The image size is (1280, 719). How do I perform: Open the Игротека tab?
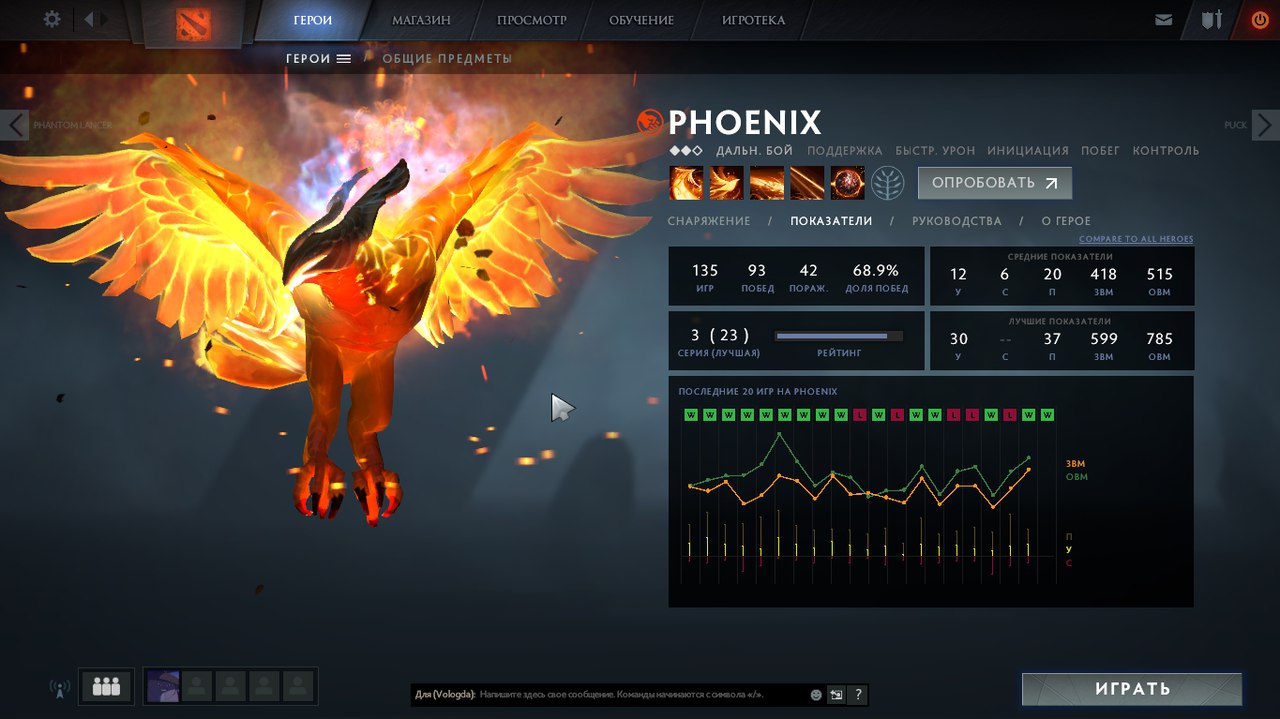coord(753,20)
